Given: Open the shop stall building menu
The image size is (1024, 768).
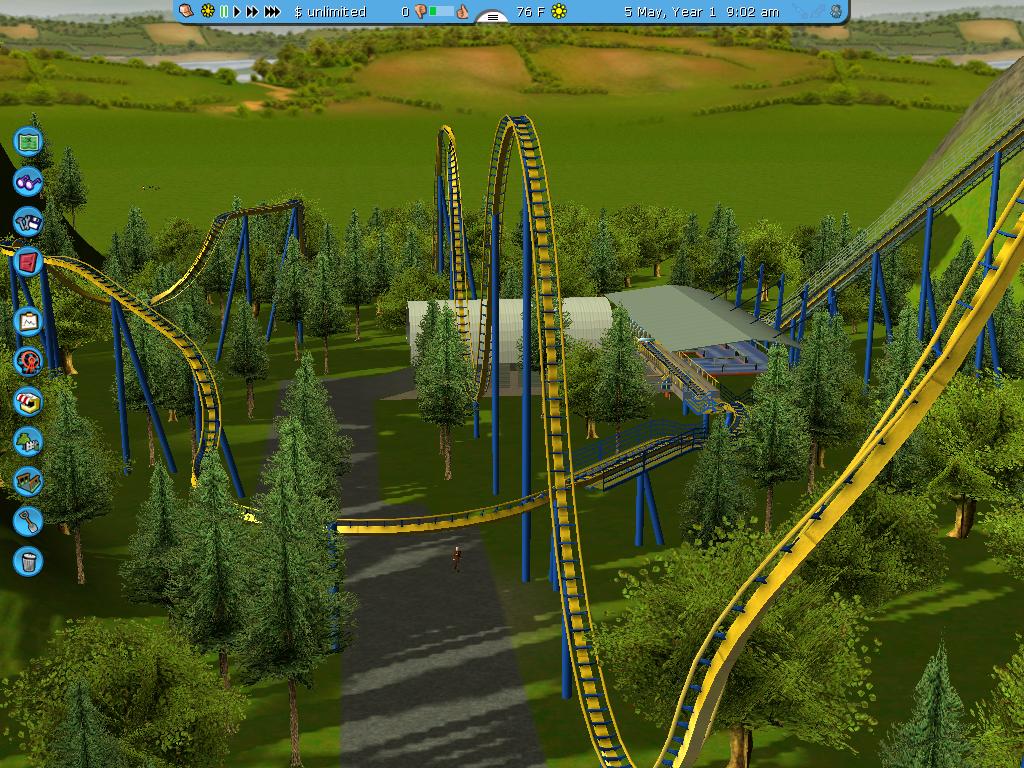Looking at the screenshot, I should pos(28,401).
